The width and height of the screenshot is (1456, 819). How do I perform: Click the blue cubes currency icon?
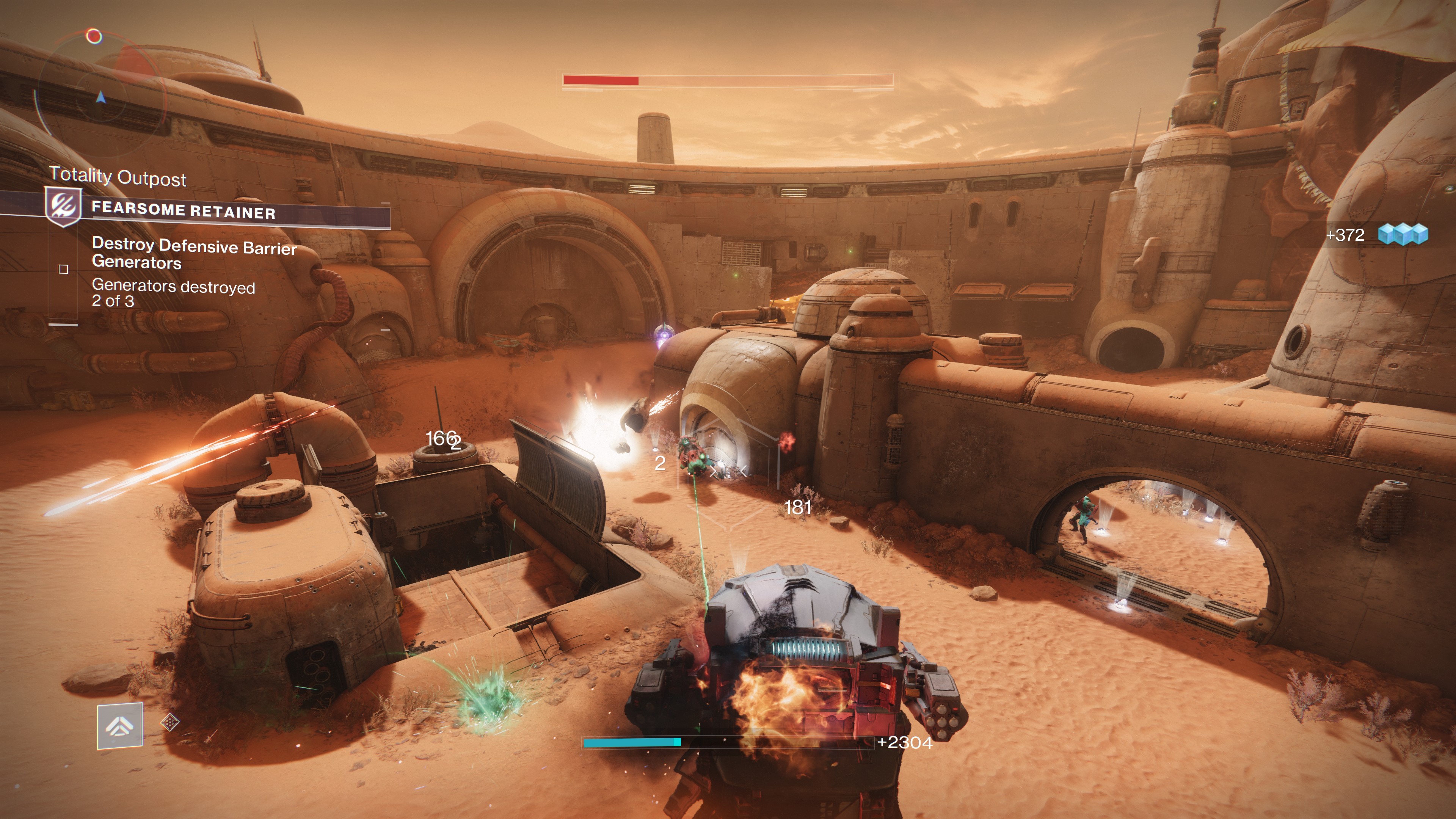1402,234
